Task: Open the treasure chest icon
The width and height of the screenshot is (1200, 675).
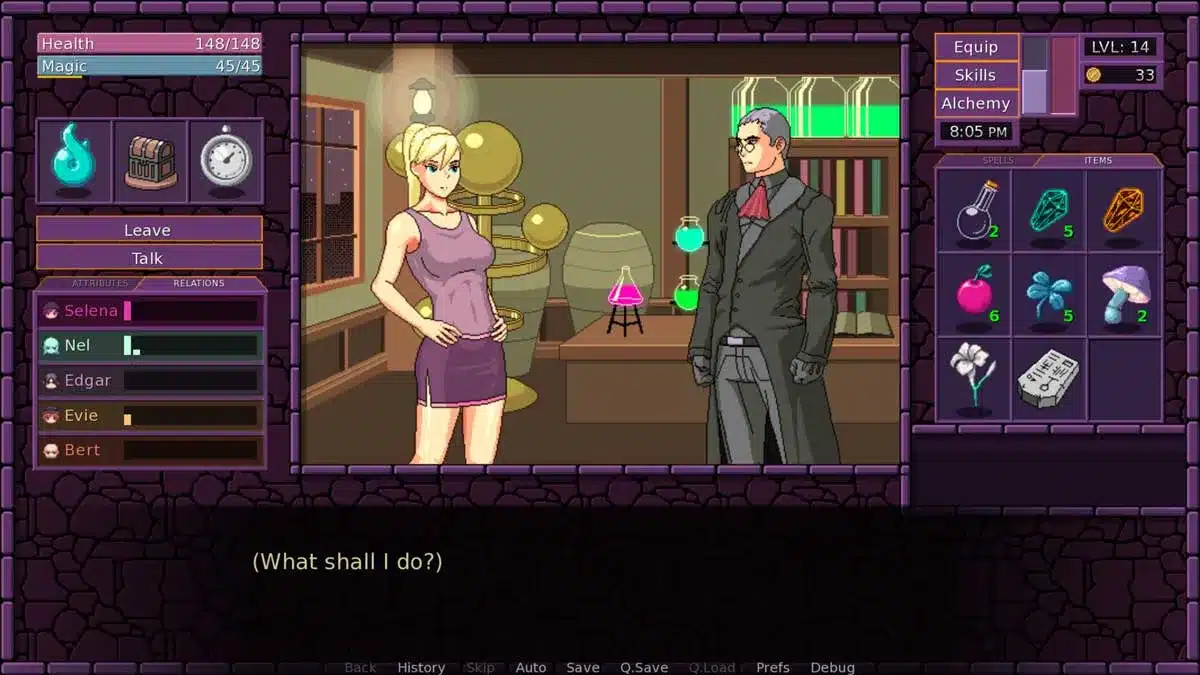Action: [150, 160]
